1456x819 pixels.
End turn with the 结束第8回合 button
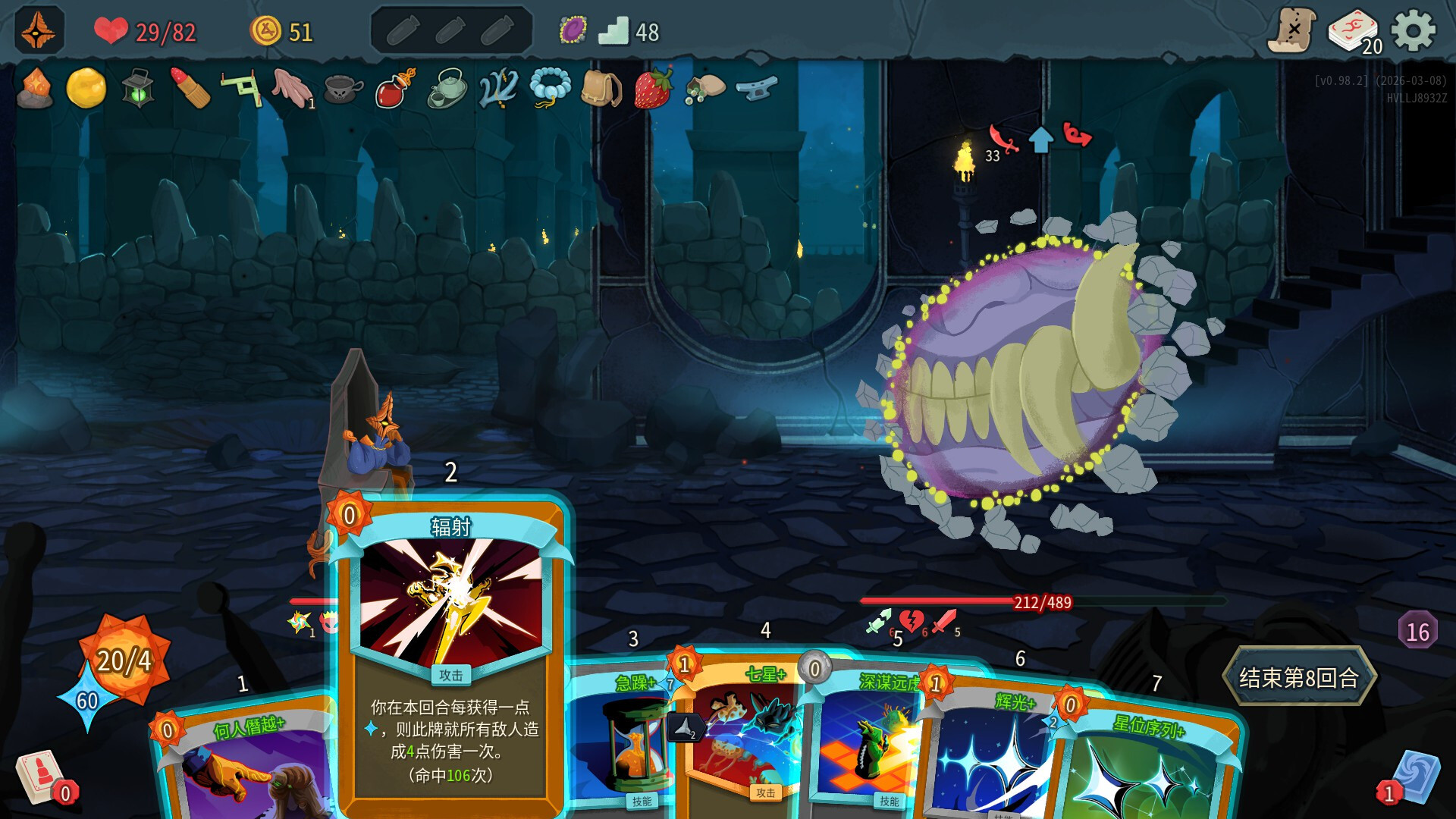(x=1298, y=677)
